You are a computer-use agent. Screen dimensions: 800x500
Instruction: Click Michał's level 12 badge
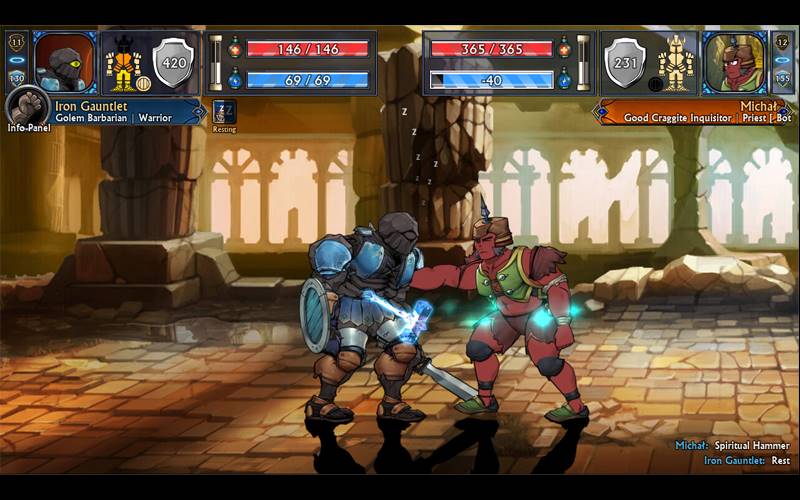tap(783, 43)
